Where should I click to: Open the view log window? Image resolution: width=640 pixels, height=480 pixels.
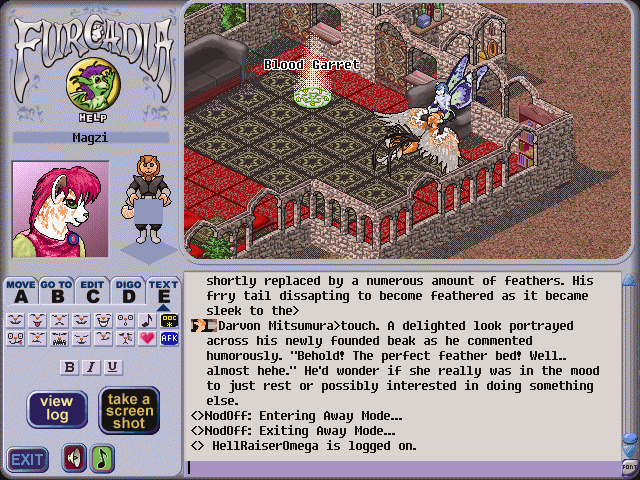pyautogui.click(x=56, y=409)
